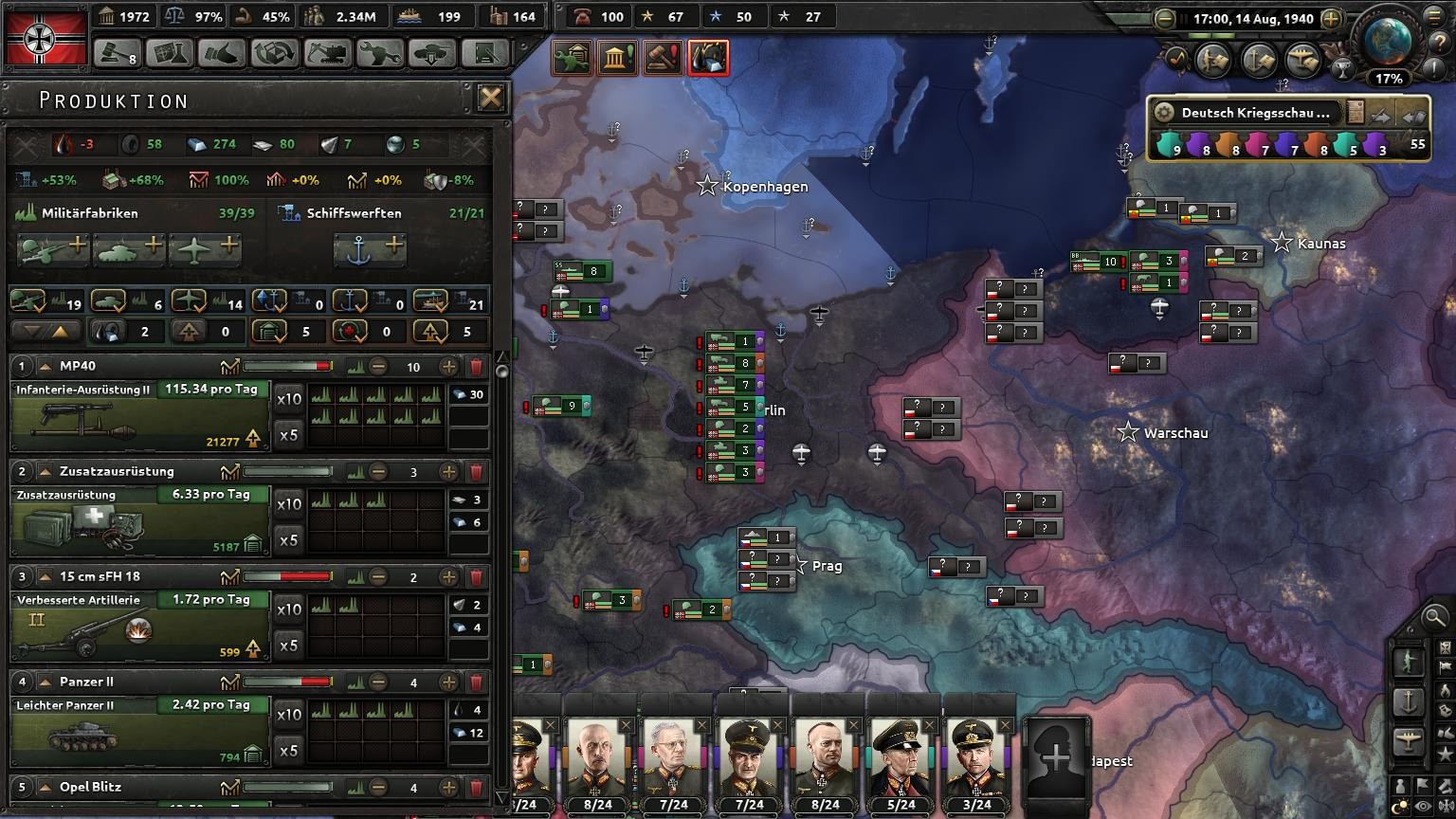Delete the MP40 production line

477,367
